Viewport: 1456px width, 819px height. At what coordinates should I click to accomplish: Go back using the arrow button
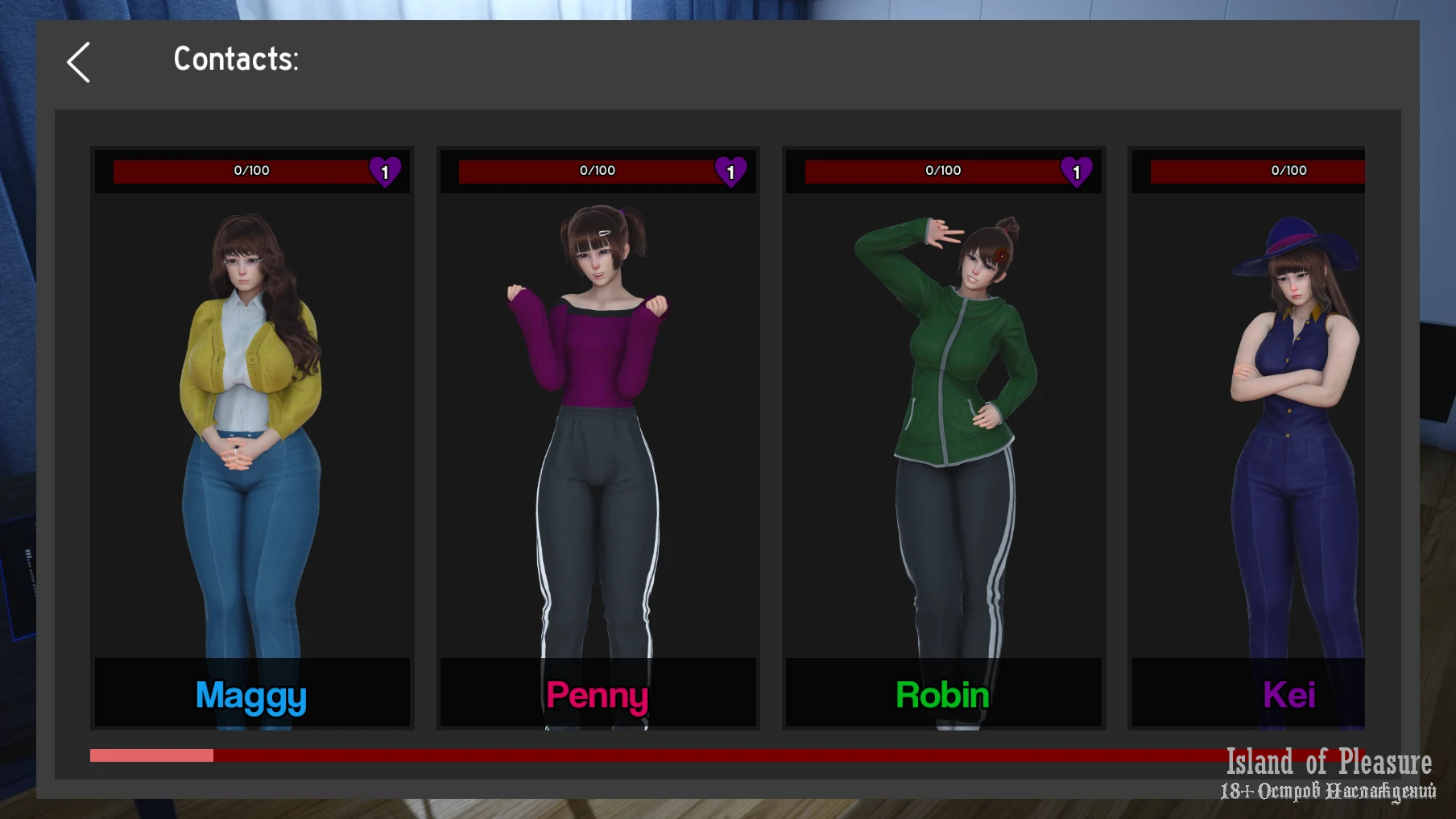[79, 62]
